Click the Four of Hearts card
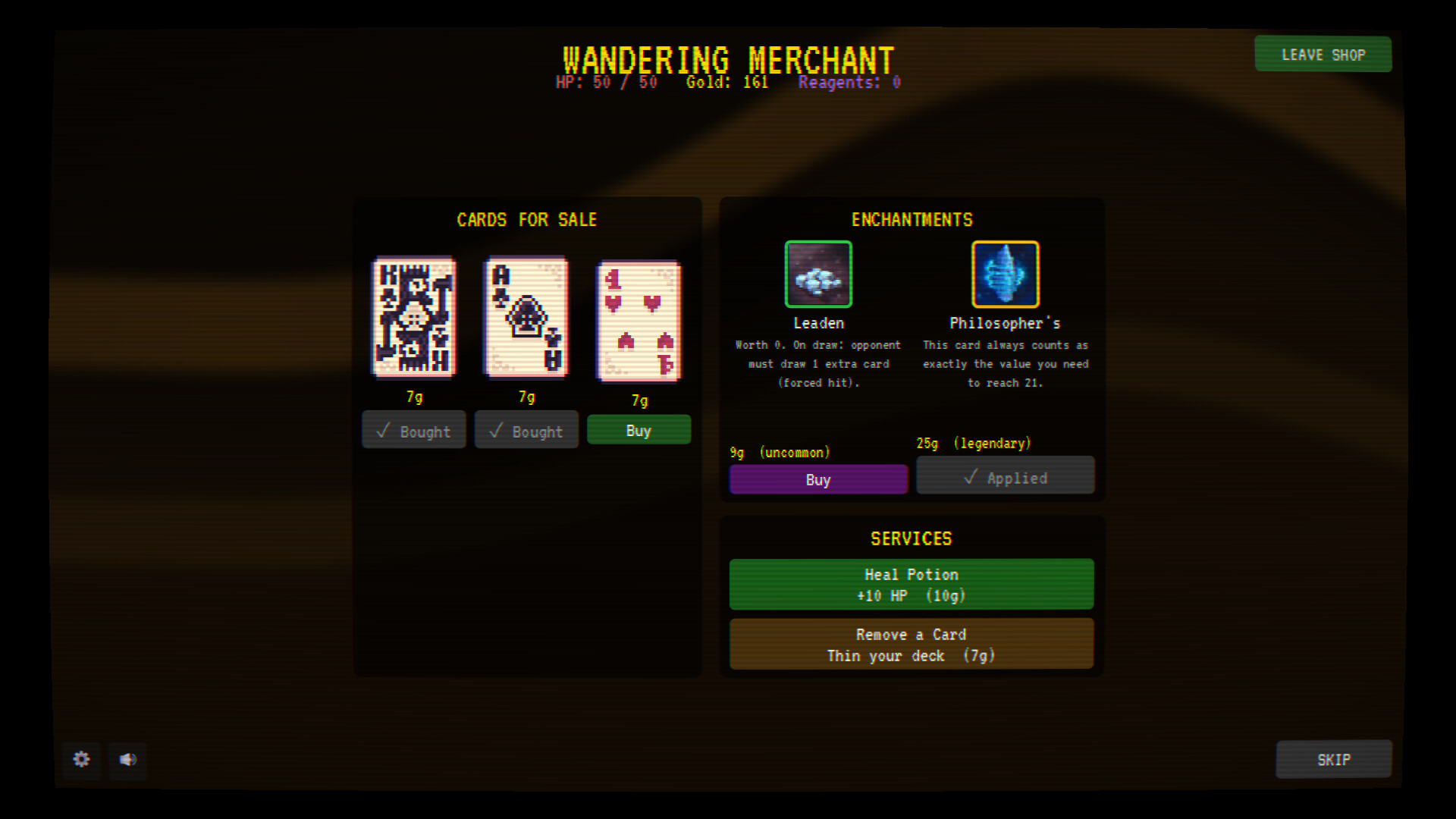 click(x=639, y=320)
